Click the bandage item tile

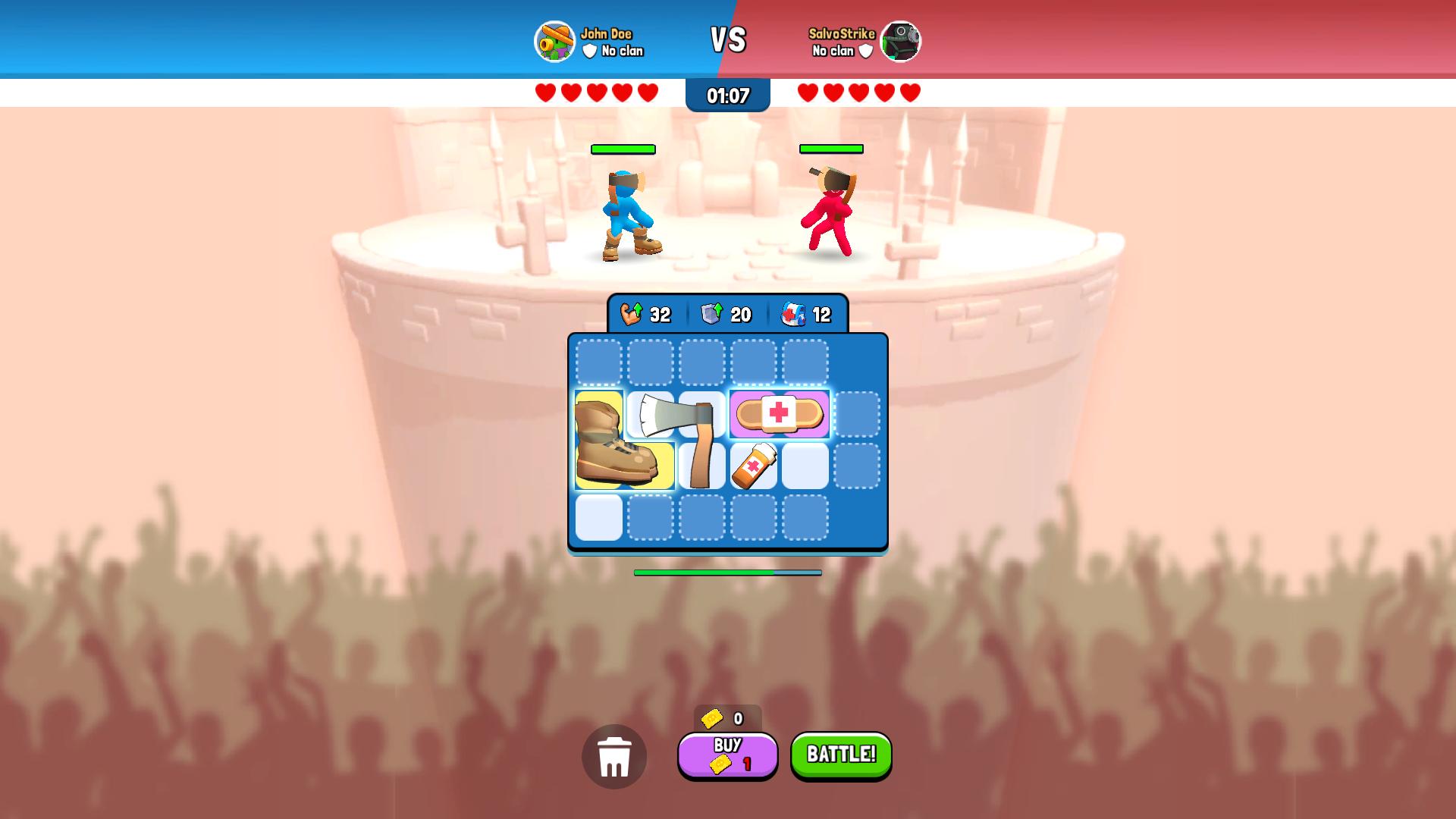pos(781,415)
